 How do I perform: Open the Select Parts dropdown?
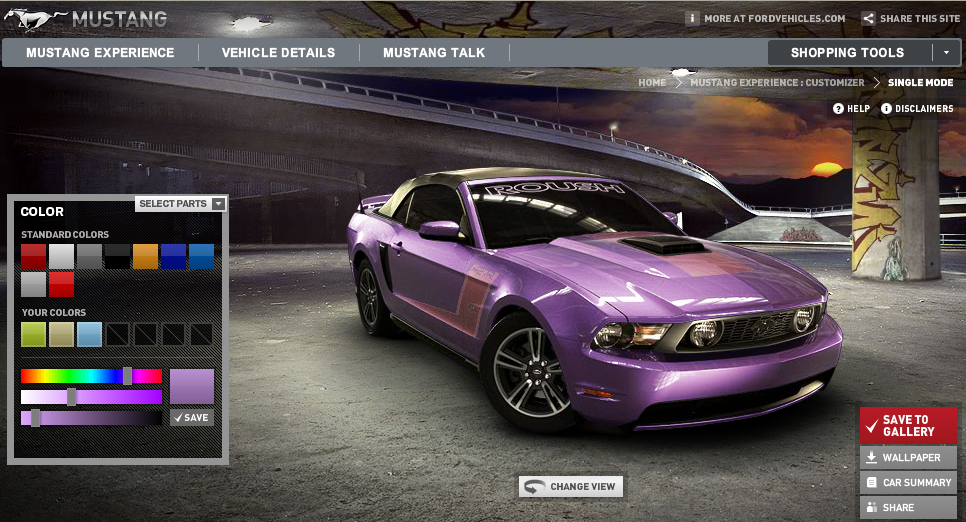click(x=182, y=204)
